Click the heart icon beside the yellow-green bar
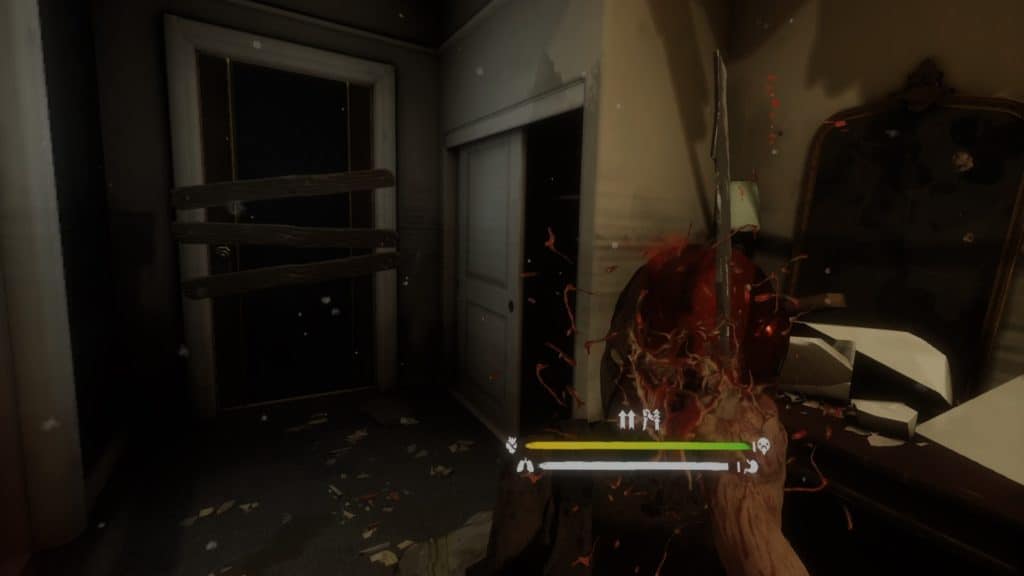This screenshot has height=576, width=1024. (513, 445)
